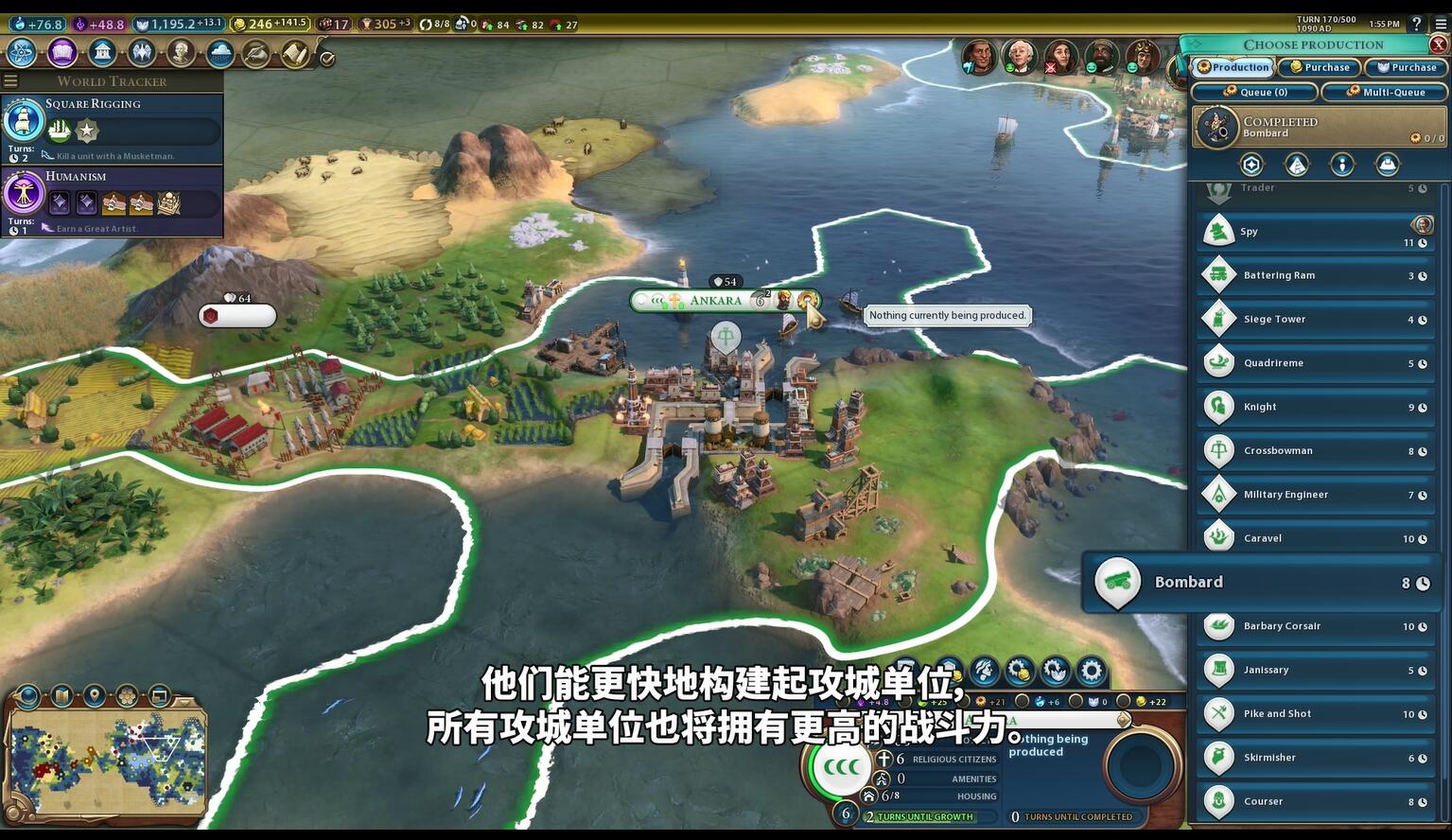Open the Multi-Queue production option
This screenshot has width=1452, height=840.
pos(1386,92)
